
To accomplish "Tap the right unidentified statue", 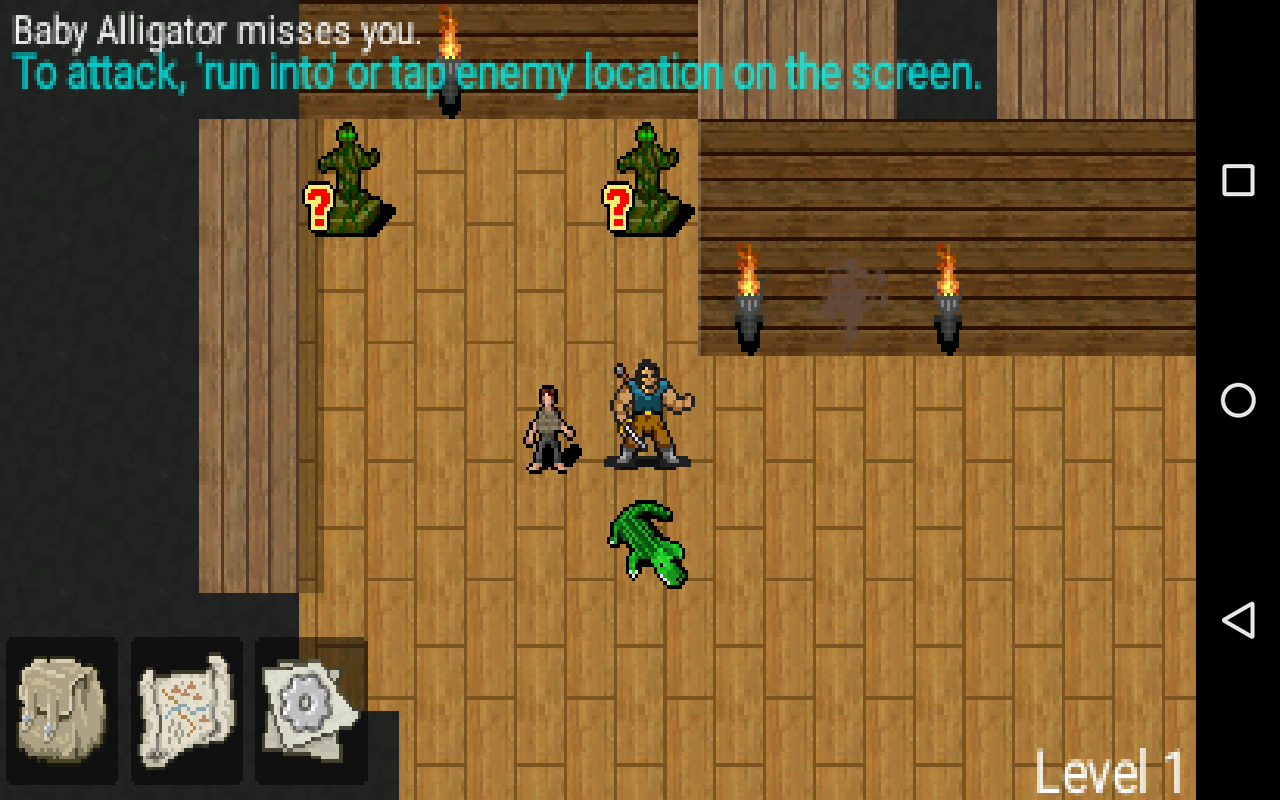I will (648, 180).
